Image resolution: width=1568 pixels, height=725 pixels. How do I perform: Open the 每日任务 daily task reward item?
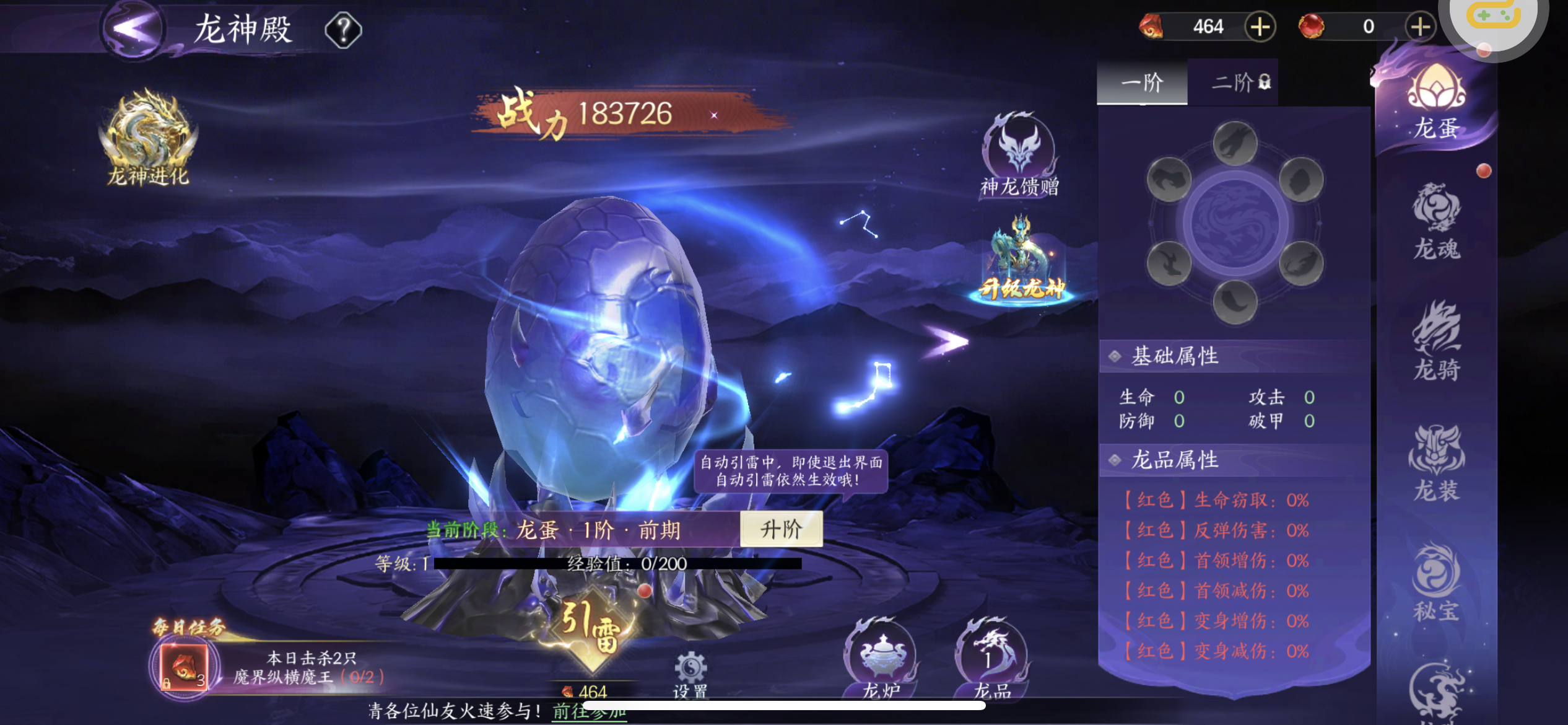click(x=184, y=667)
